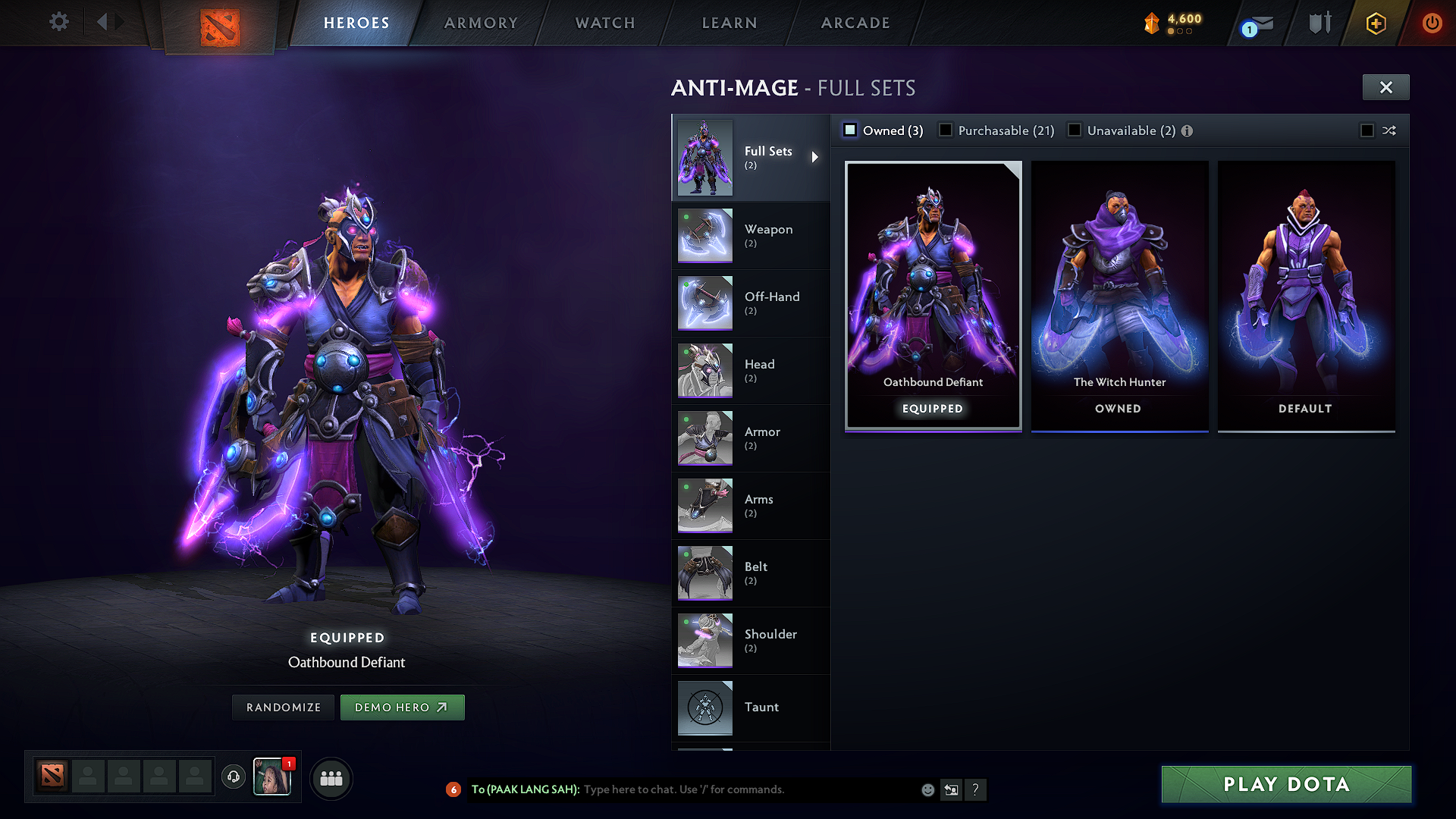The width and height of the screenshot is (1456, 819).
Task: Enable the Purchasable filter checkbox
Action: point(945,130)
